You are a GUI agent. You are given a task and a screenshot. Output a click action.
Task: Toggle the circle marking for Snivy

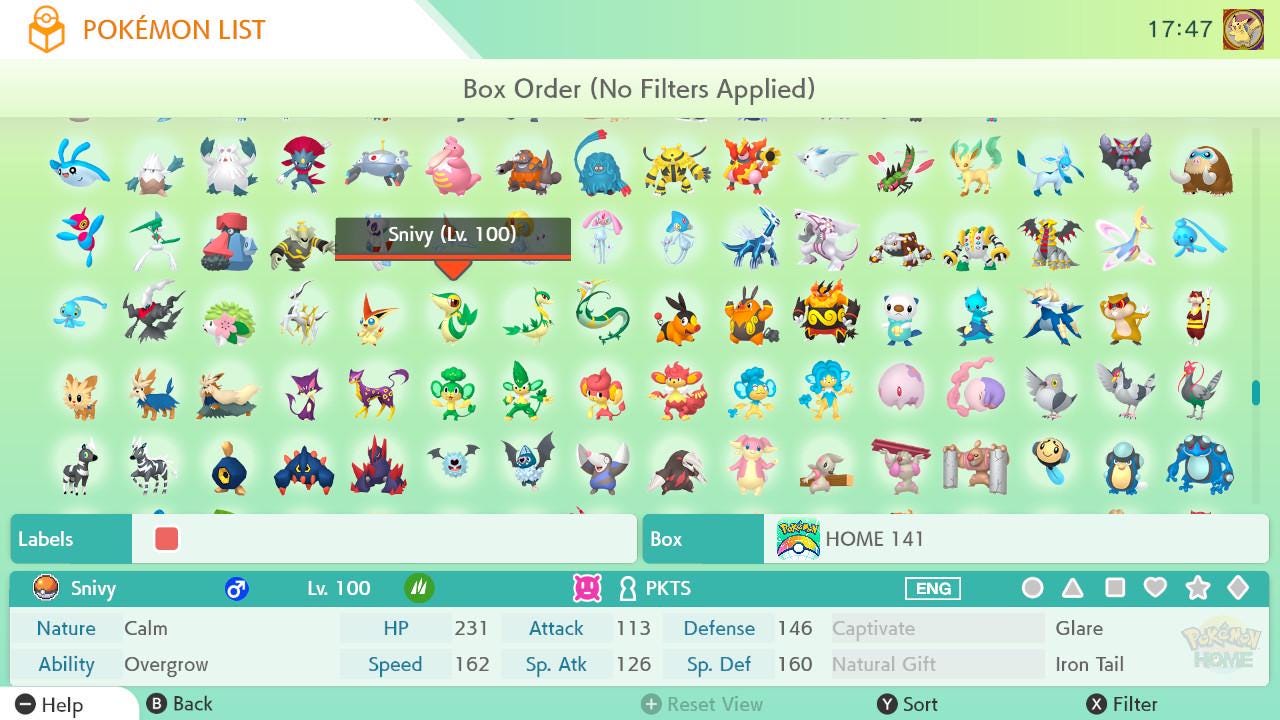coord(1032,588)
